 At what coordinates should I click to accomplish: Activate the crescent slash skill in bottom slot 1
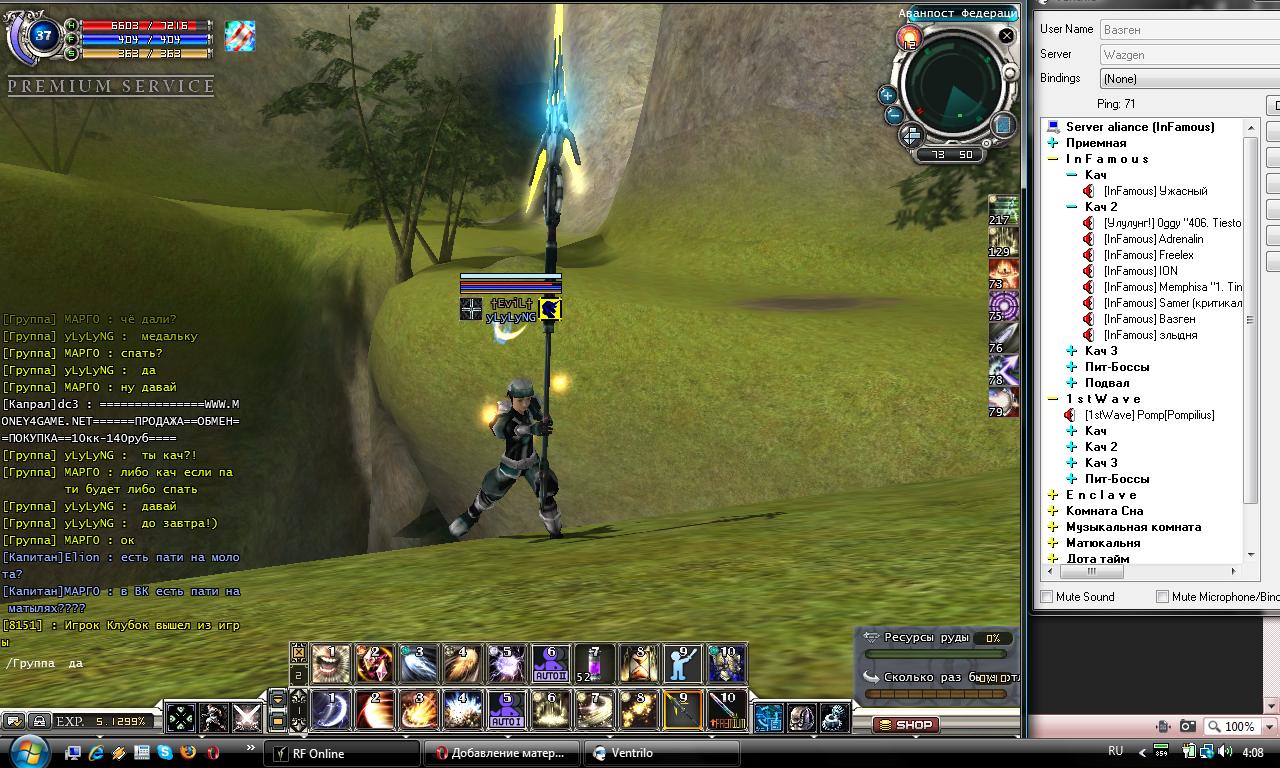(331, 710)
